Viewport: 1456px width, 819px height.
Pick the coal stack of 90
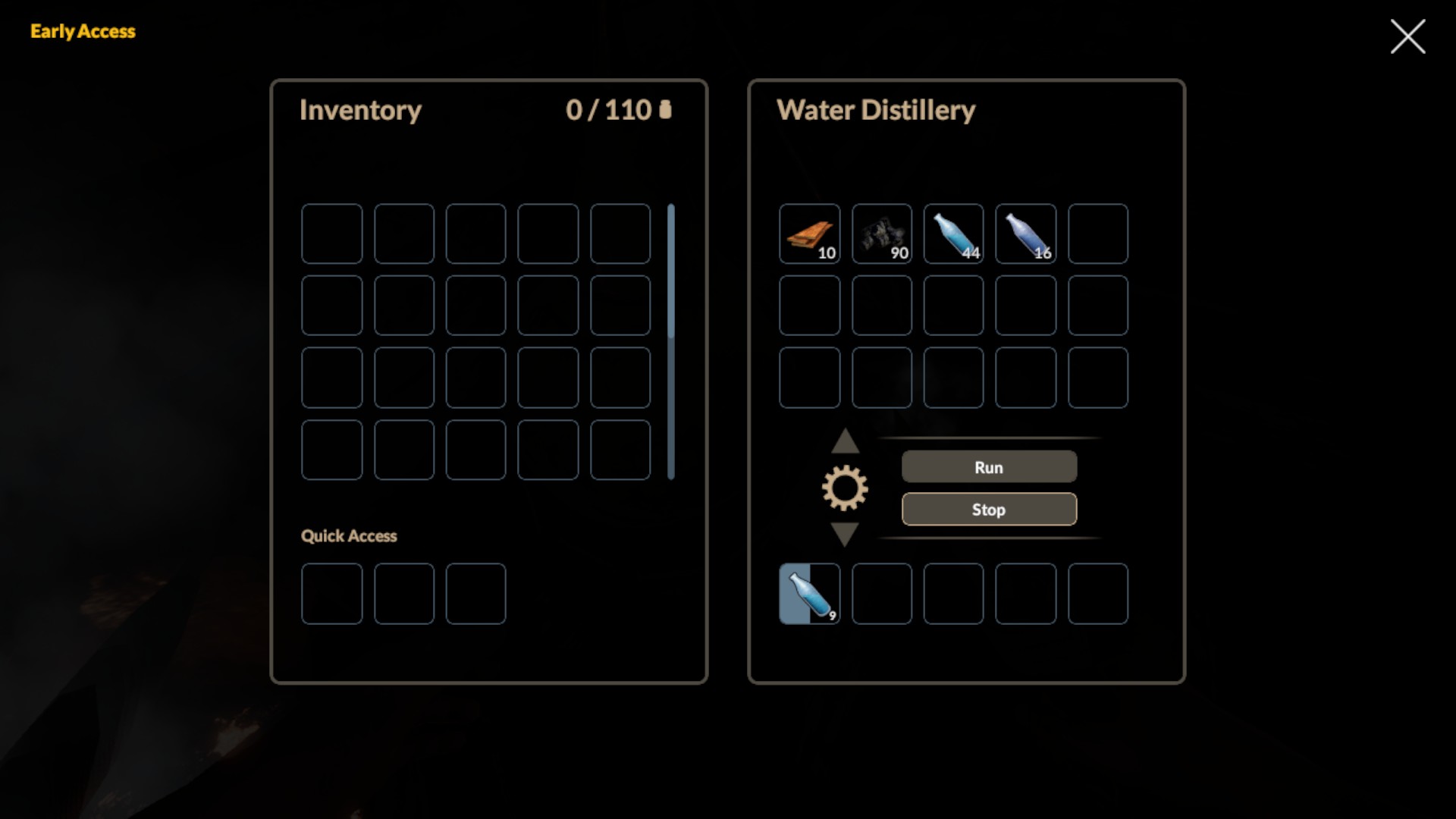tap(881, 234)
